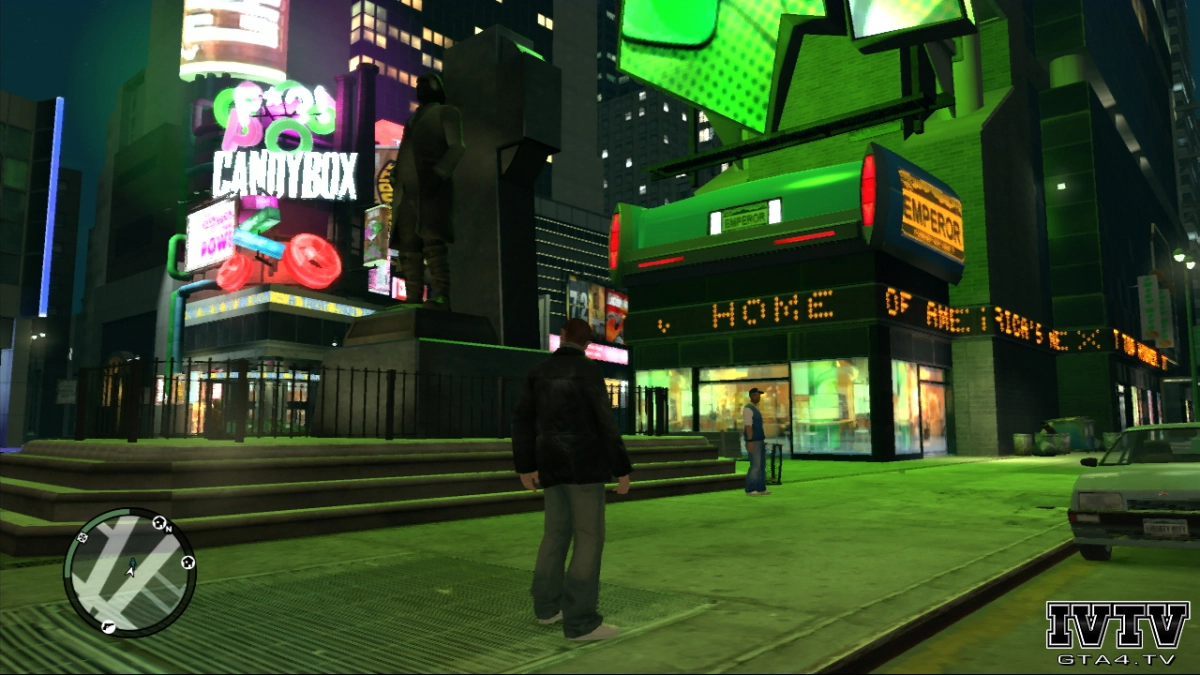Viewport: 1200px width, 675px height.
Task: Click the player arrow on the minimap
Action: click(131, 572)
